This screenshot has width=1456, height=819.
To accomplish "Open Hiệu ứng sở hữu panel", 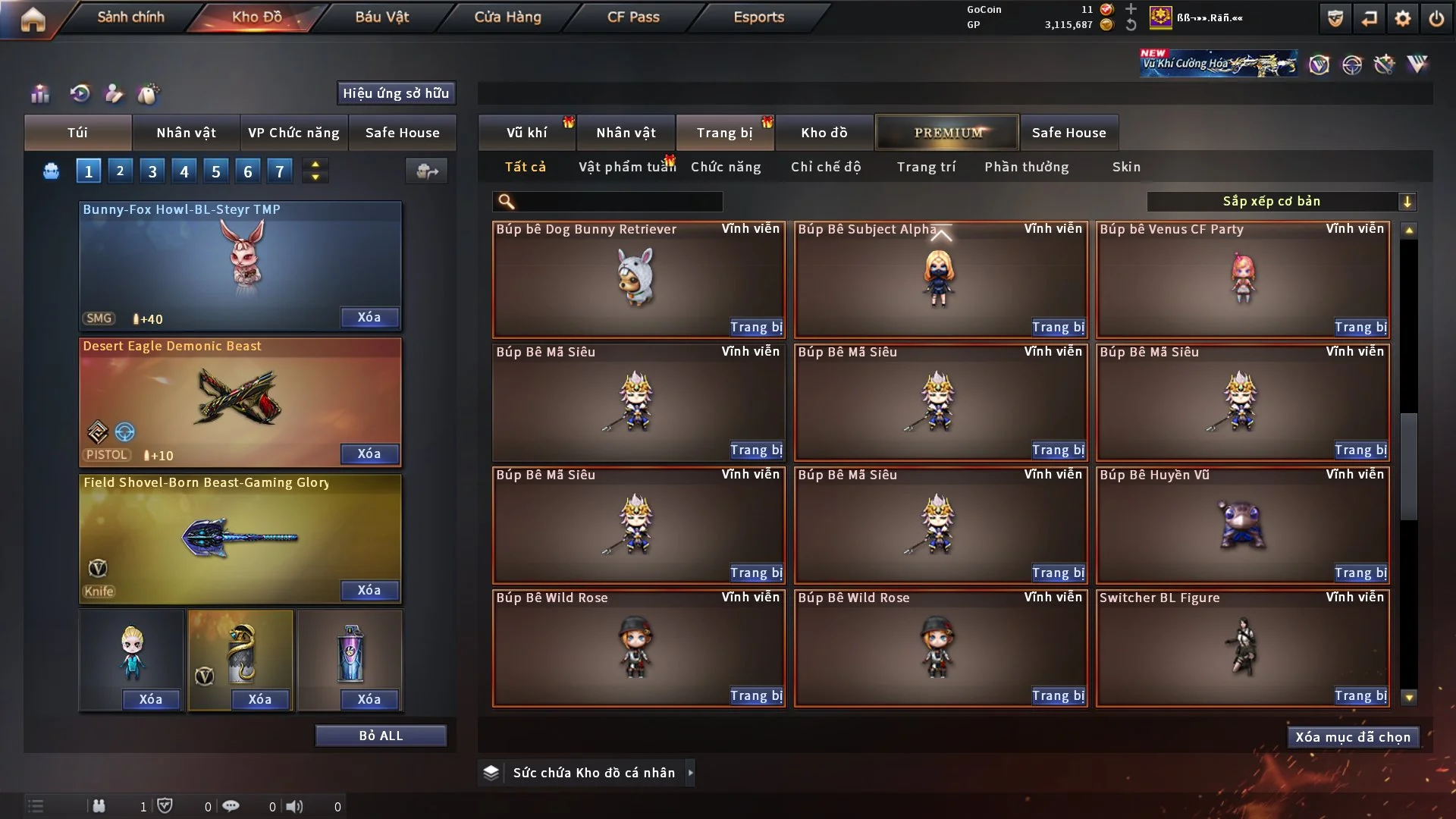I will coord(396,93).
